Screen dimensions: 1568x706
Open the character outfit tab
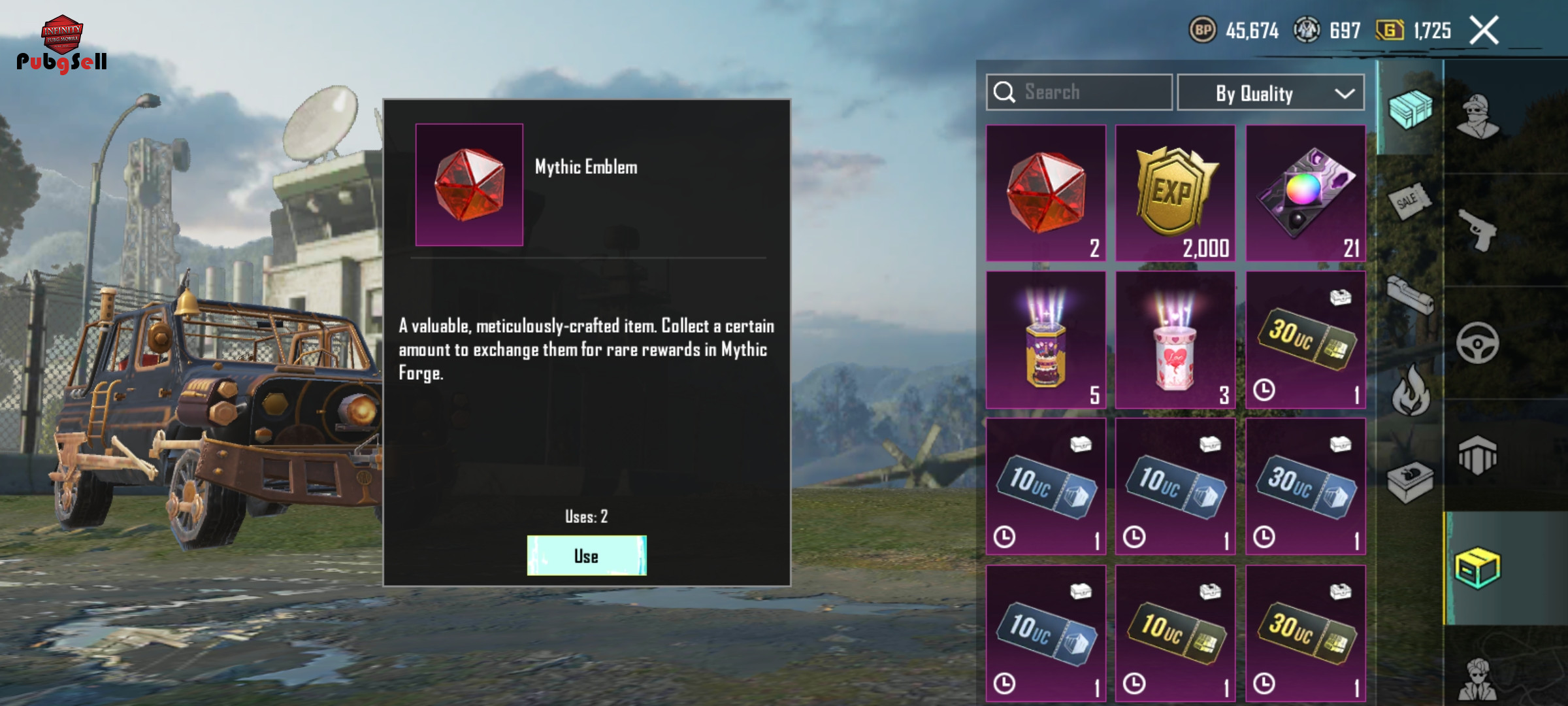click(x=1478, y=118)
